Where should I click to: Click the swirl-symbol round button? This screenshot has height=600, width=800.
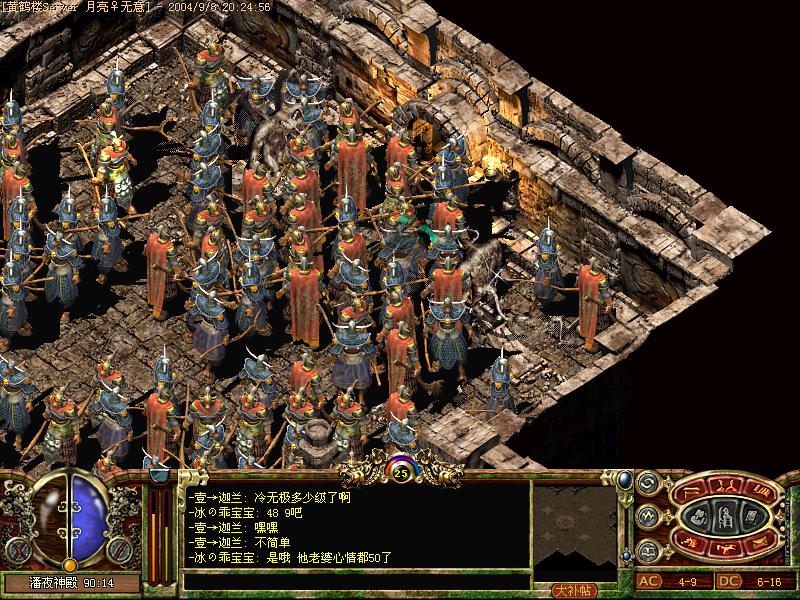click(646, 483)
